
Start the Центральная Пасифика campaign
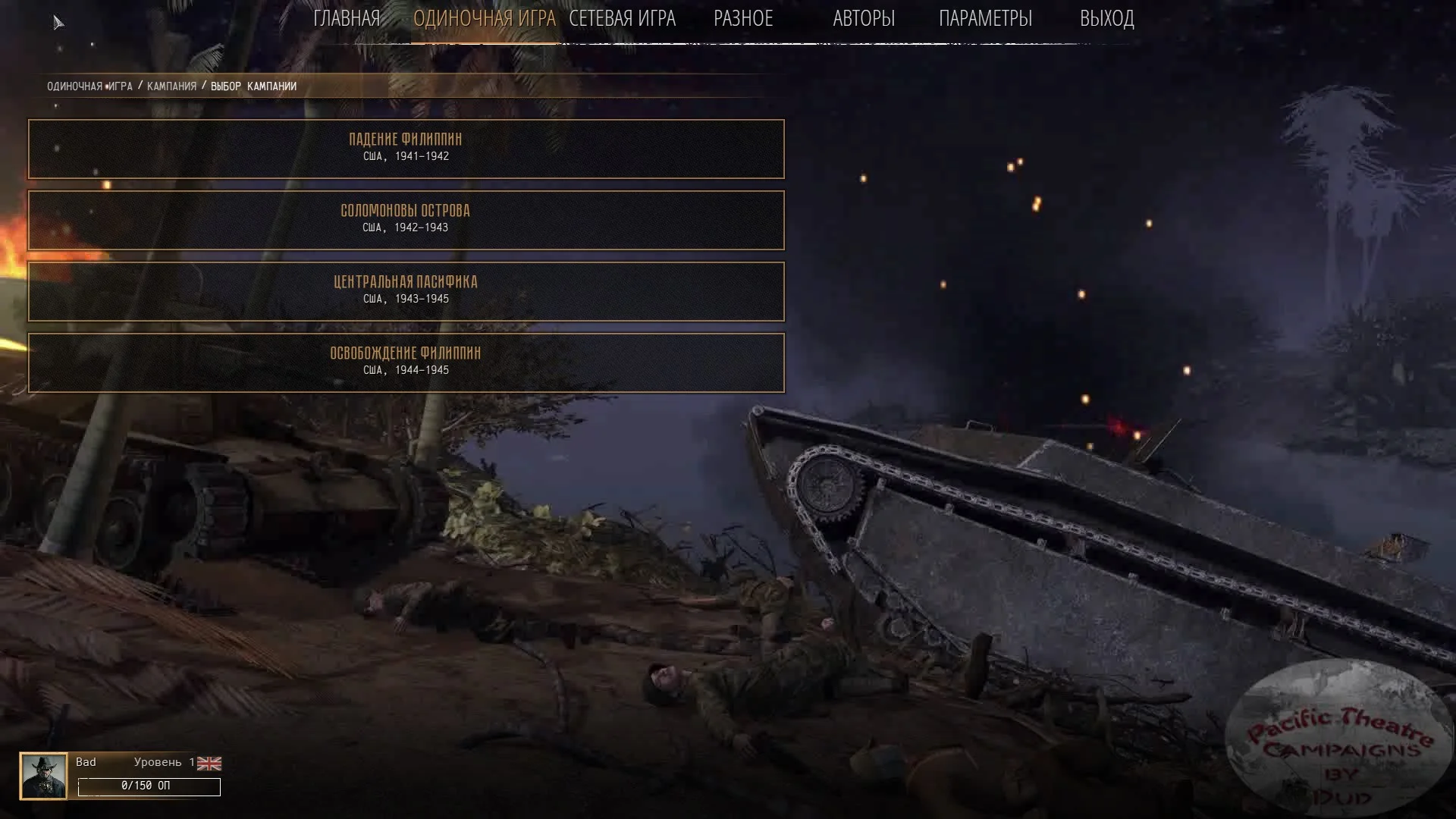(406, 291)
